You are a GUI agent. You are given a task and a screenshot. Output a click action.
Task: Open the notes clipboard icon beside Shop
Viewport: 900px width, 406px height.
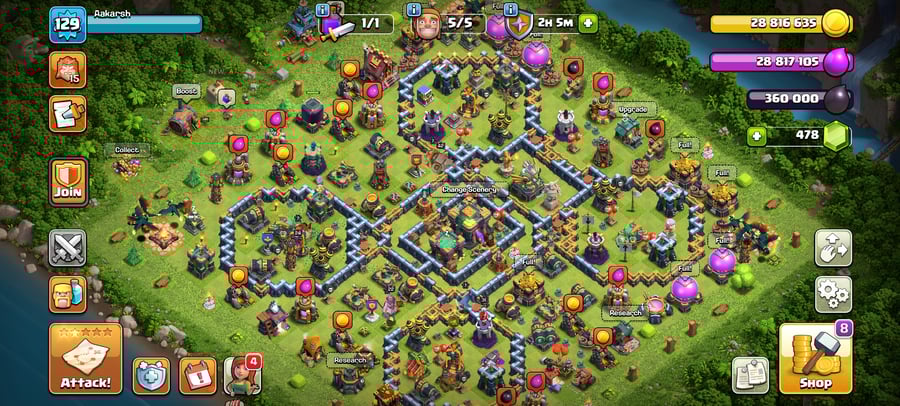point(750,374)
